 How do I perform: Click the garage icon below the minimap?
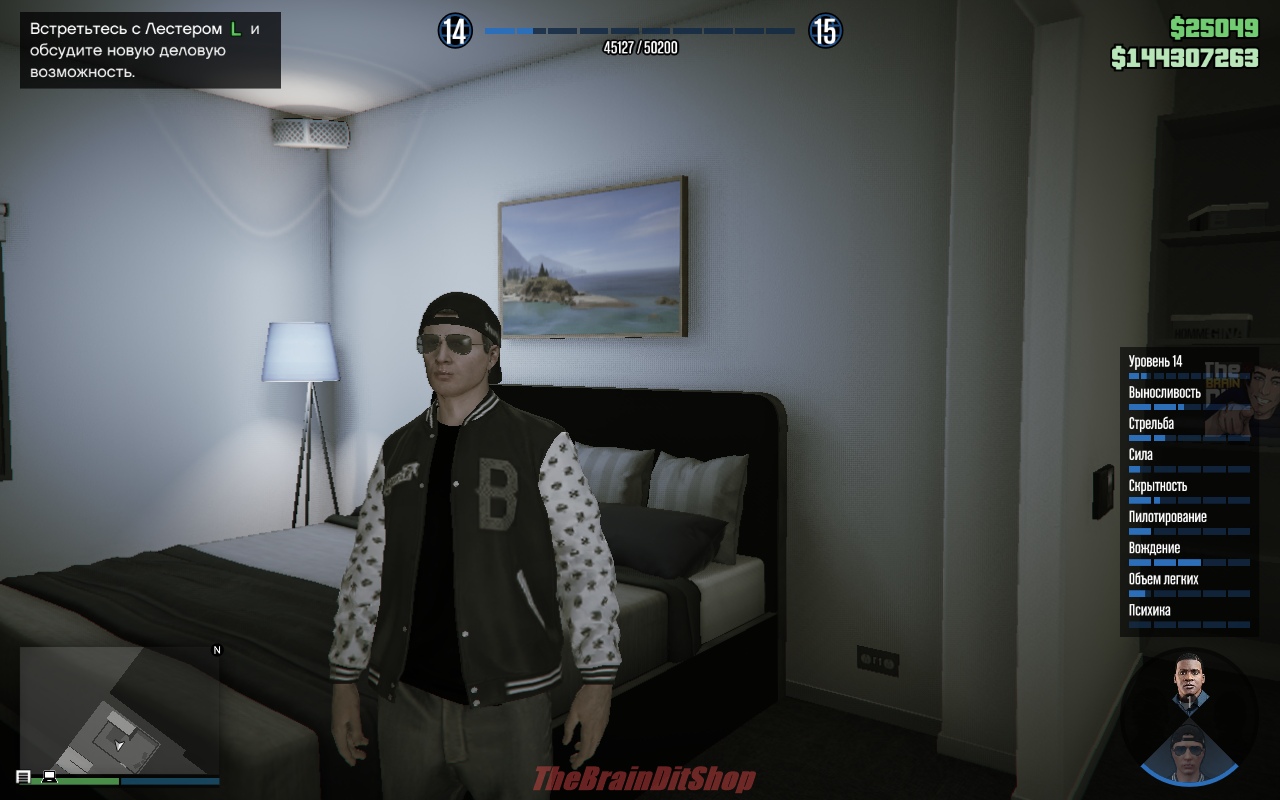[x=23, y=777]
